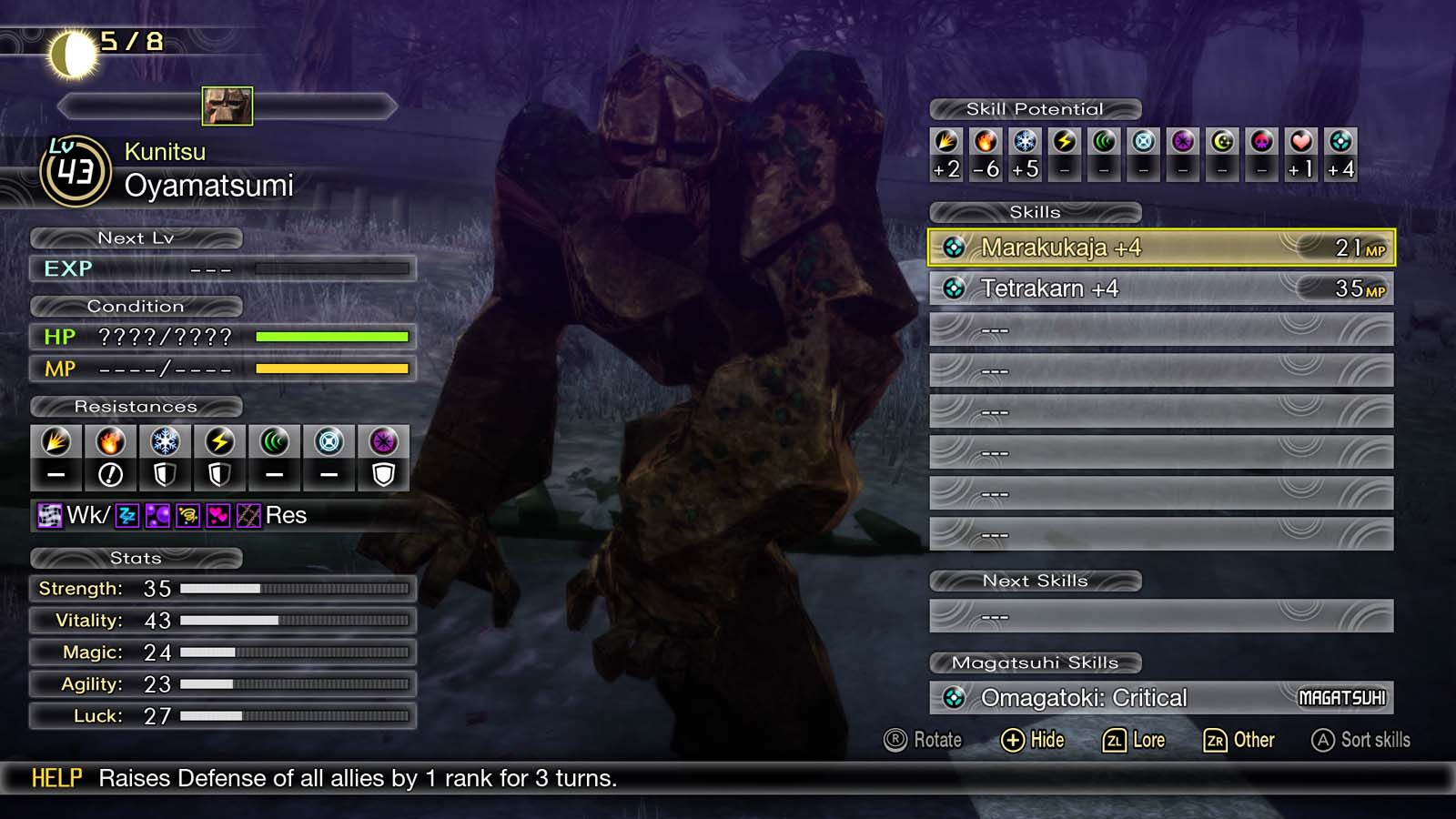Activate Rotate to spin the demon model
The width and height of the screenshot is (1456, 819).
point(925,740)
